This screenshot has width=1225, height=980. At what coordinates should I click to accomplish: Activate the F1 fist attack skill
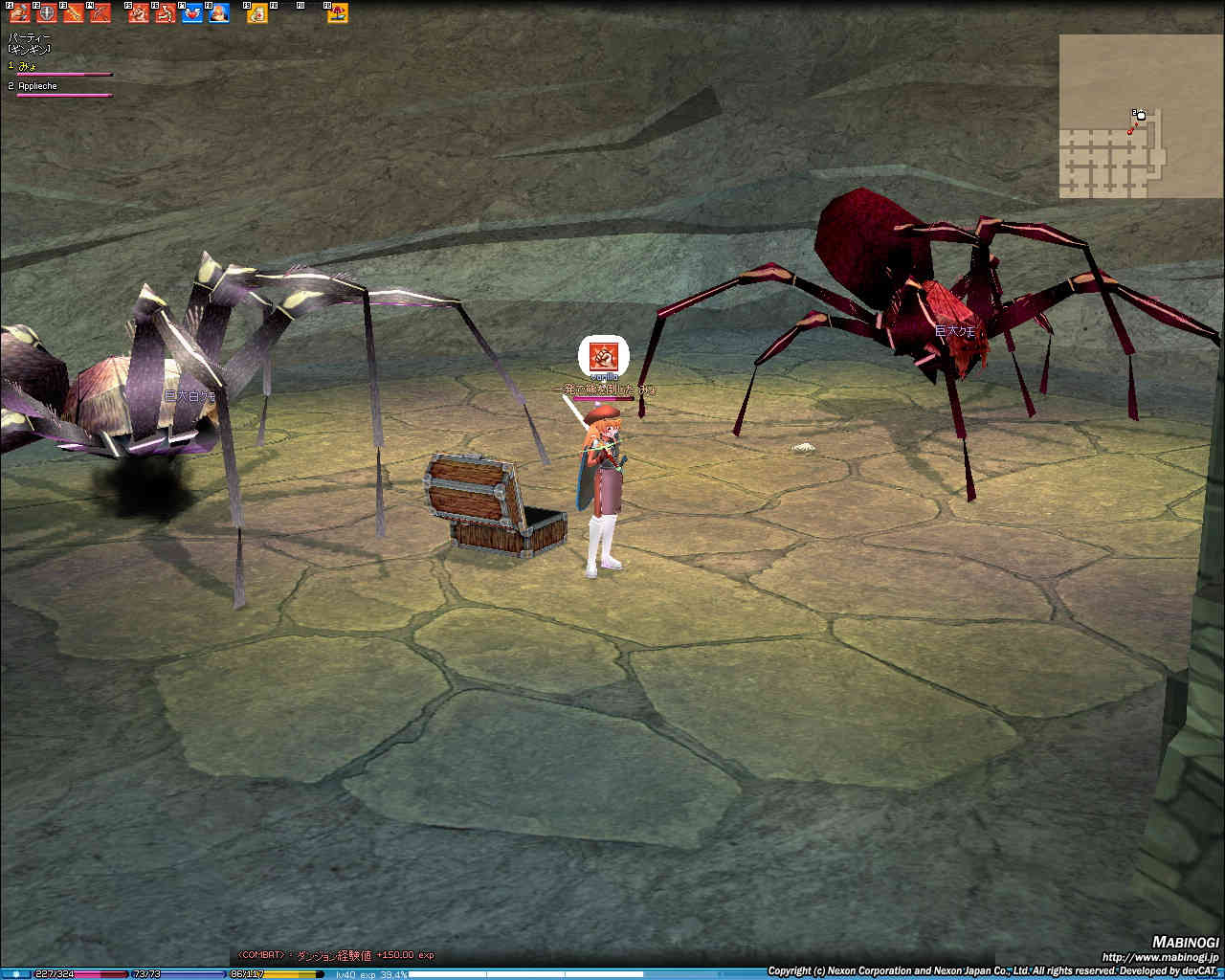point(19,13)
